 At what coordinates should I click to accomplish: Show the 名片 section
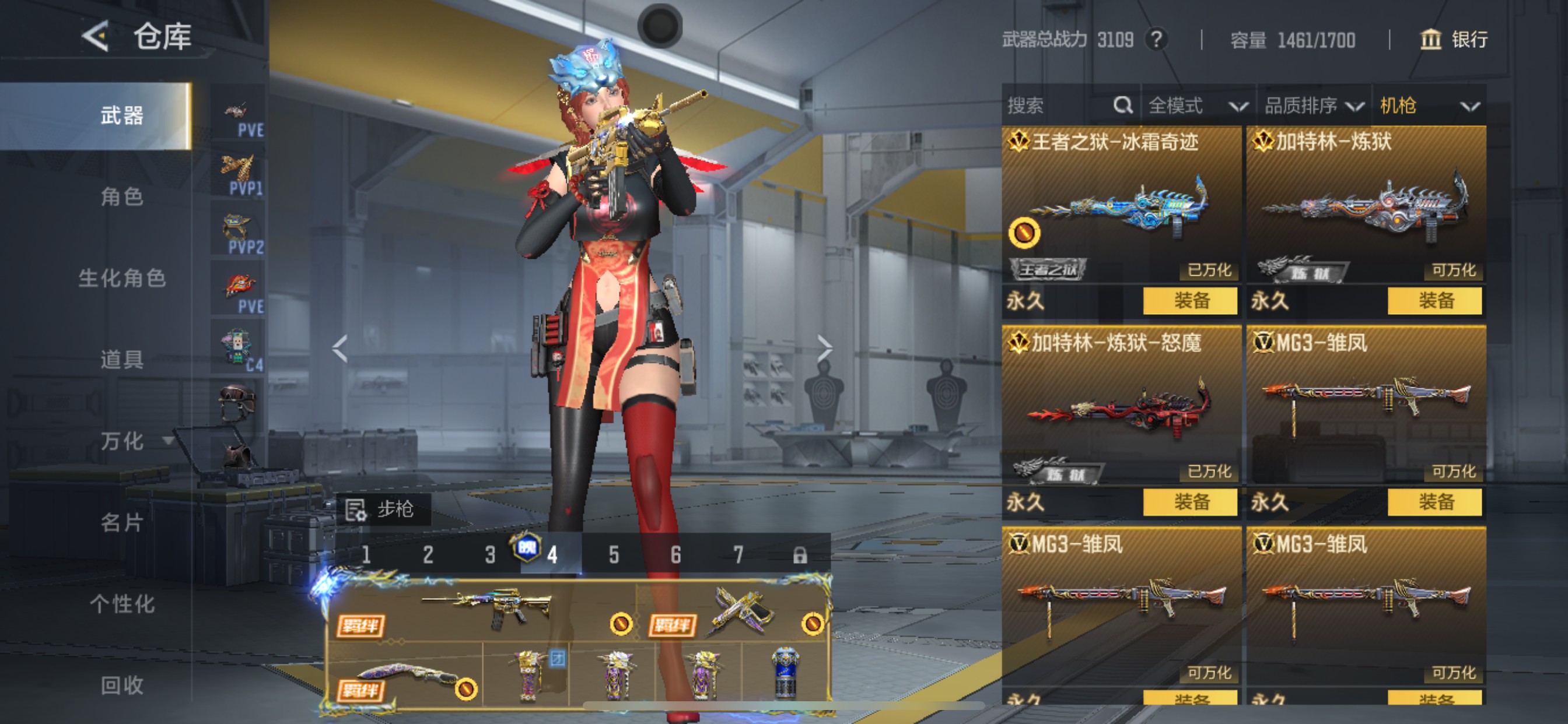pyautogui.click(x=122, y=522)
